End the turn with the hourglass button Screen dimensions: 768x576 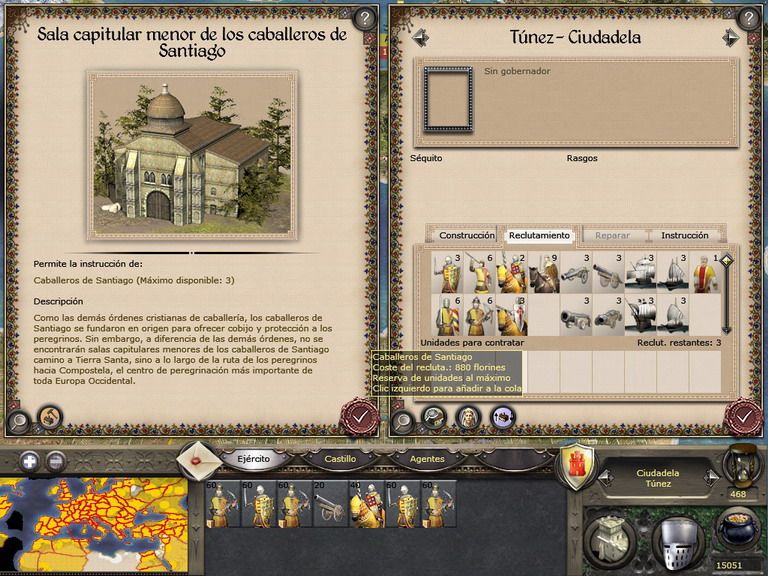[741, 465]
